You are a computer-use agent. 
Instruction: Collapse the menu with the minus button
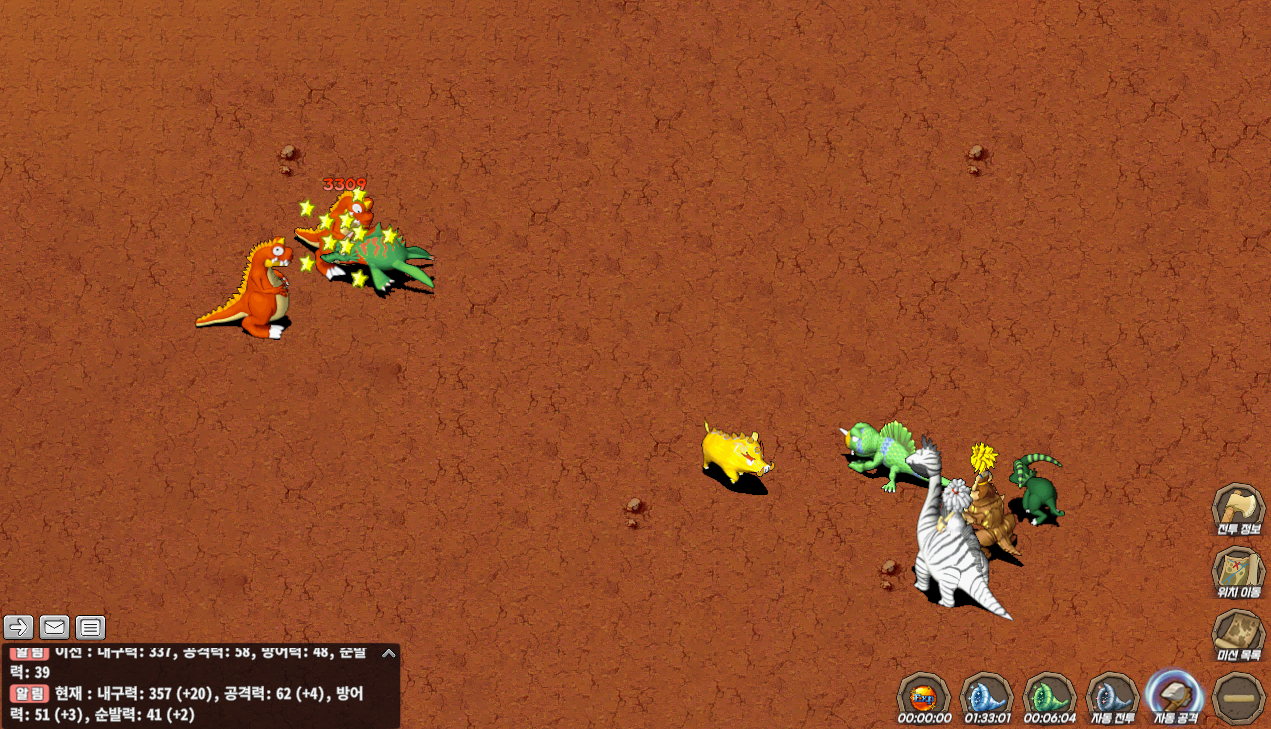click(x=1238, y=697)
